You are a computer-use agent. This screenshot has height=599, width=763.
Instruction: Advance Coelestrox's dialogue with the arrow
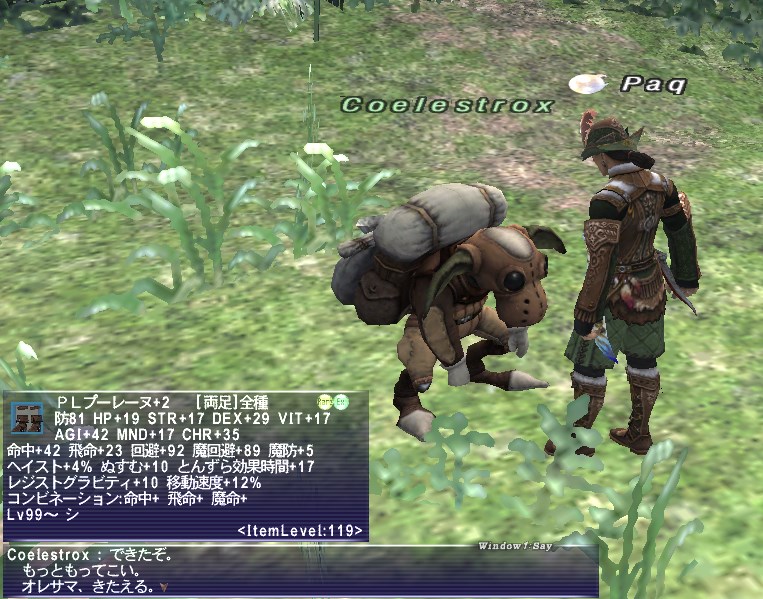pyautogui.click(x=164, y=588)
